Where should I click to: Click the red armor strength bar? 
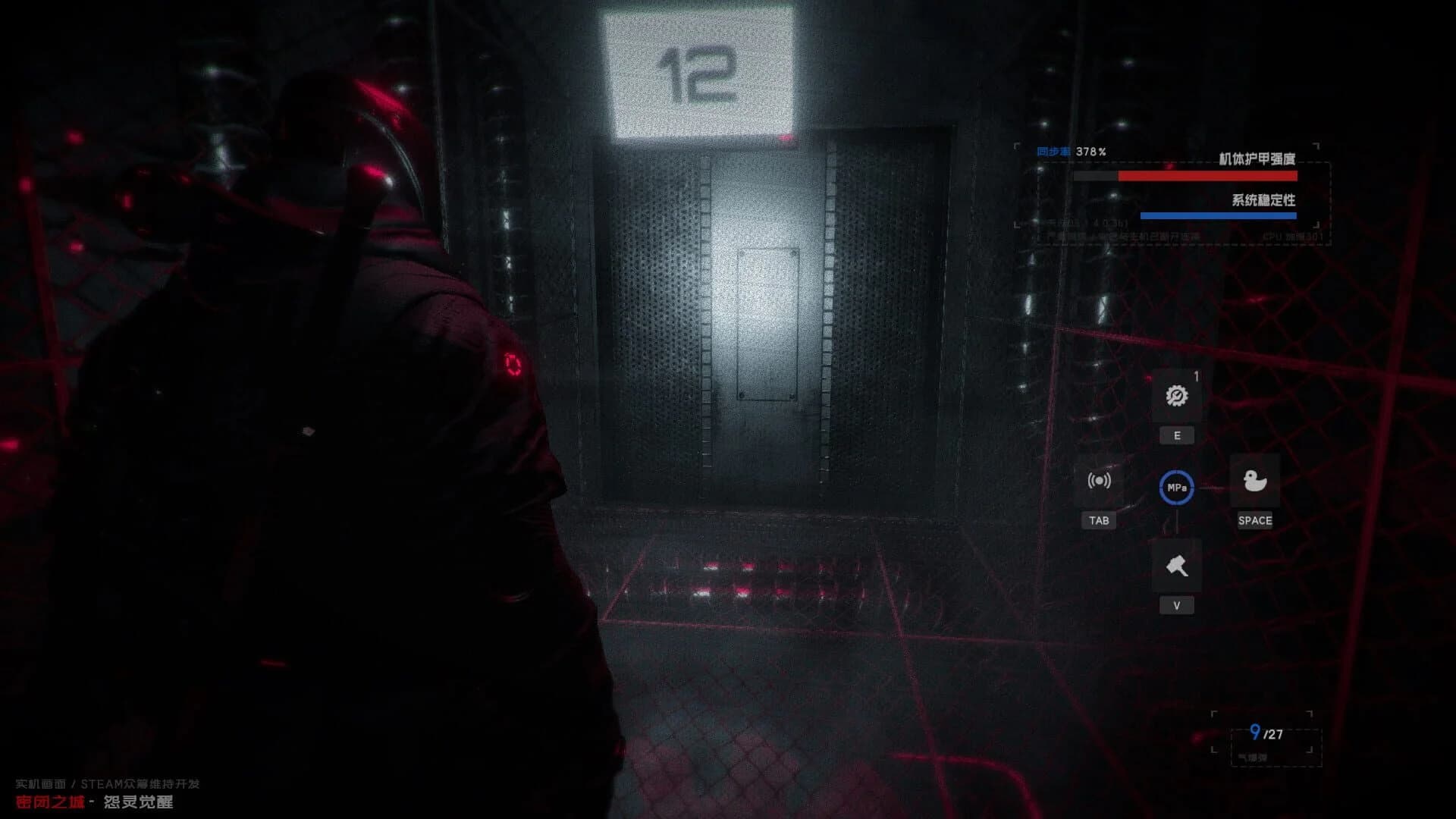1207,175
